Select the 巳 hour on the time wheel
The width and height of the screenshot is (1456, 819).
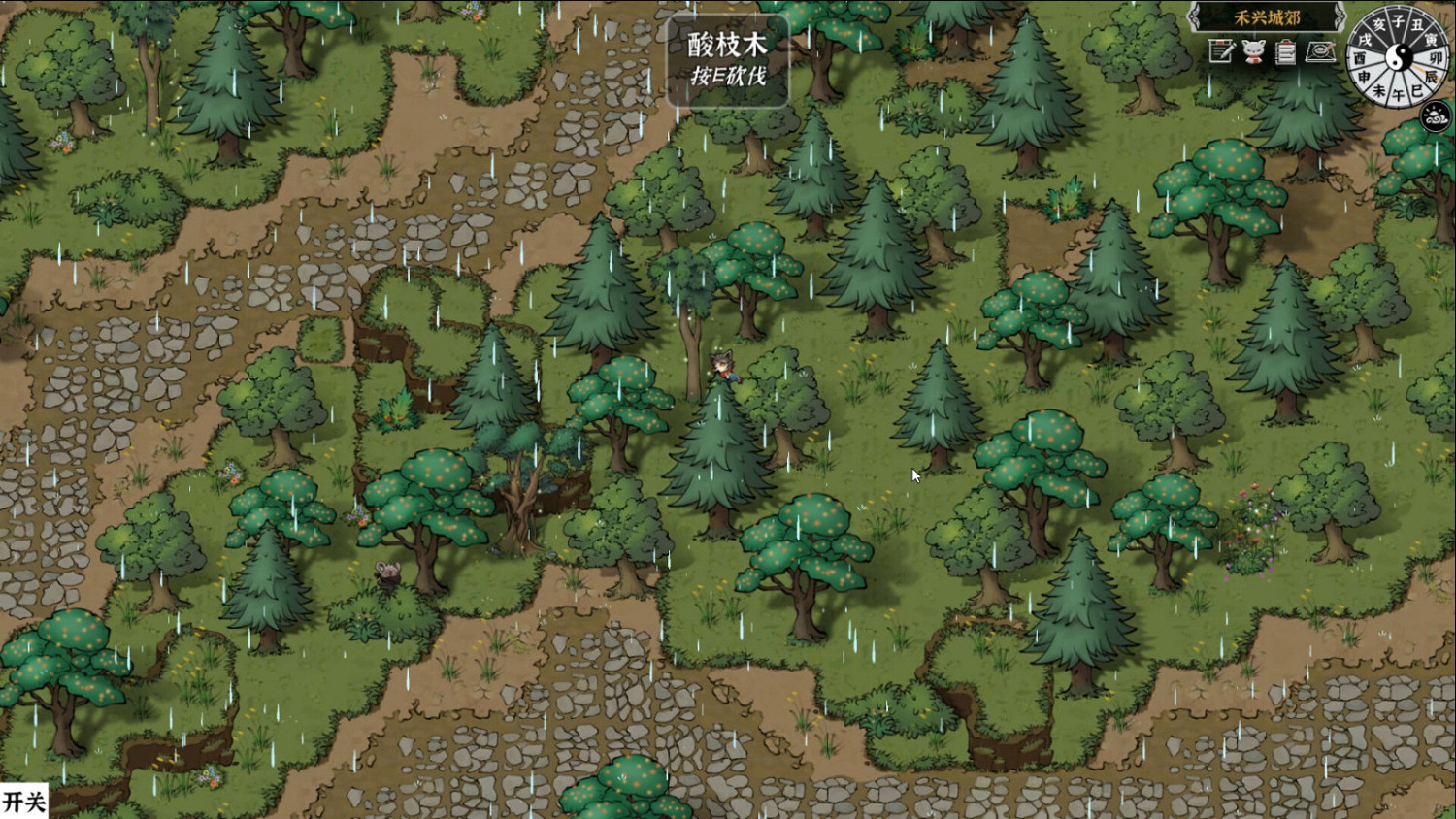pos(1418,89)
